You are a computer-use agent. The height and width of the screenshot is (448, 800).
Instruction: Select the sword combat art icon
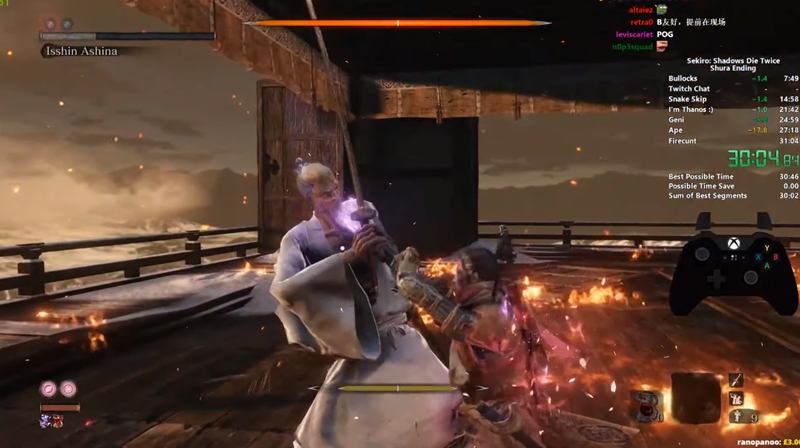(736, 380)
